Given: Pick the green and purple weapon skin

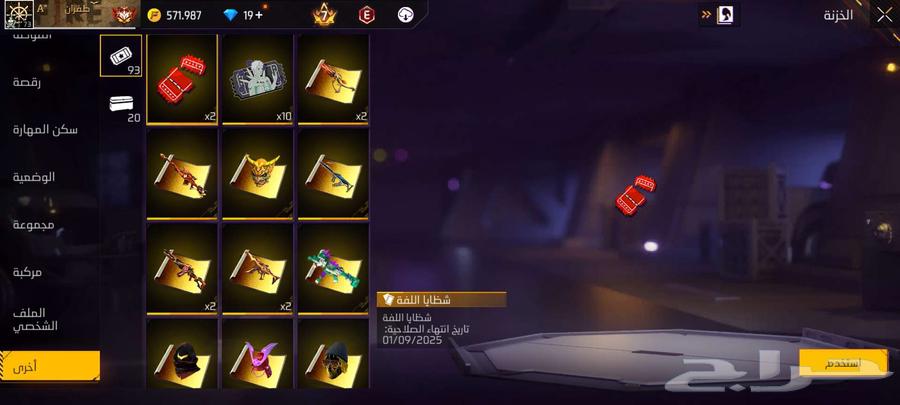Looking at the screenshot, I should click(x=334, y=268).
